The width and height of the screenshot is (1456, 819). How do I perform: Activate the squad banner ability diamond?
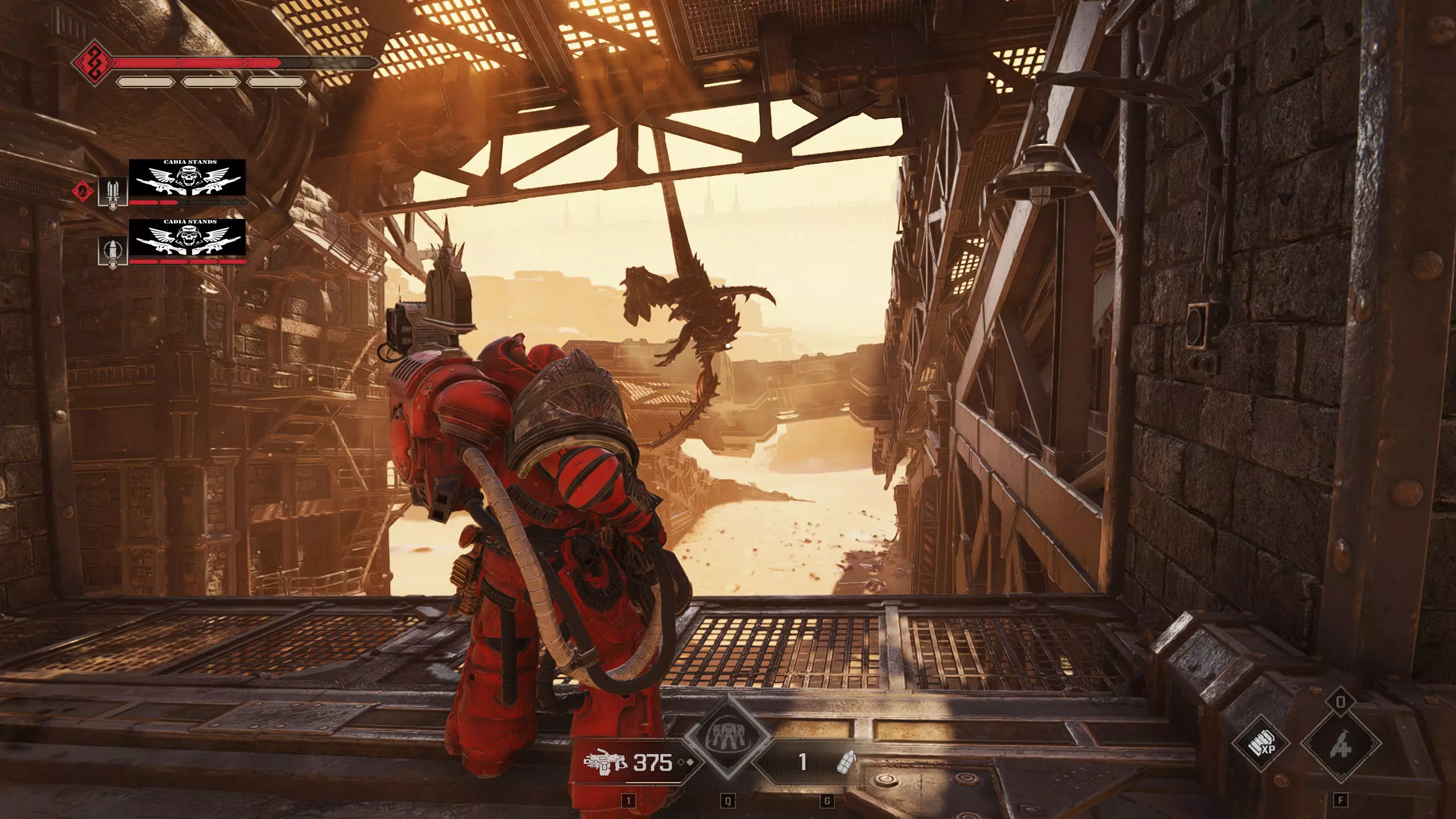727,737
